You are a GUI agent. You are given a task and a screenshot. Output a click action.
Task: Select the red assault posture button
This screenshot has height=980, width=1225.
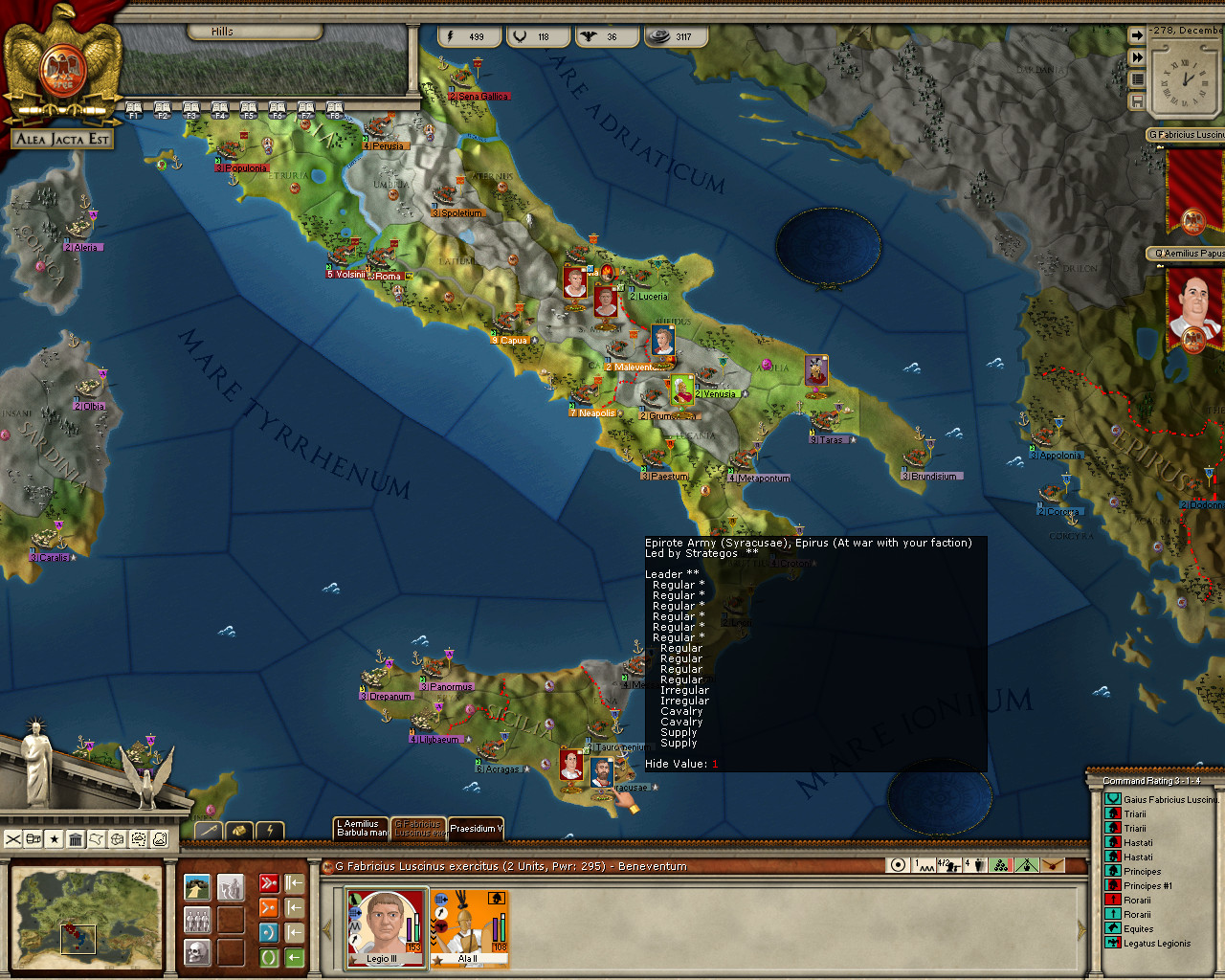pos(269,883)
